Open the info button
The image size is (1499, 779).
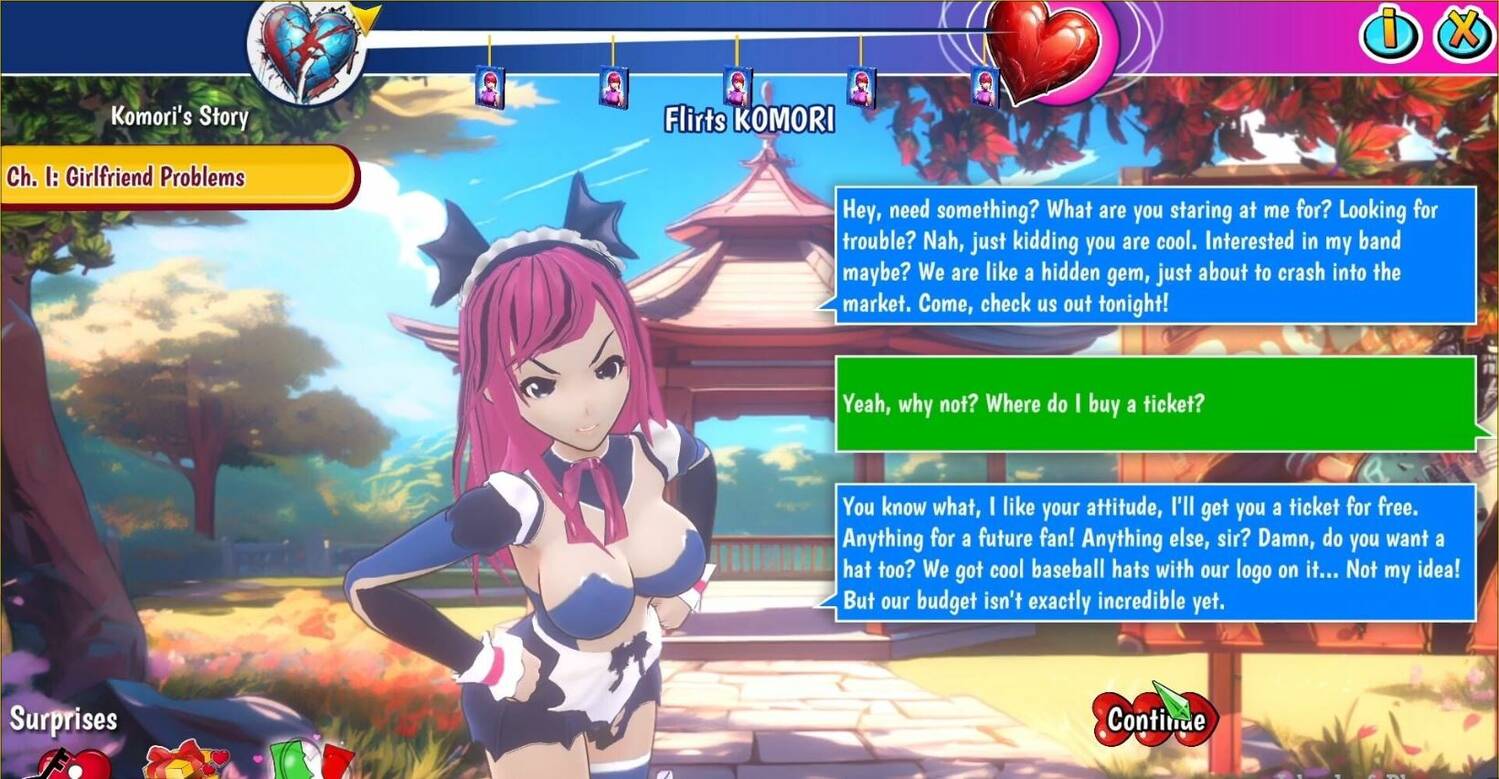[1389, 33]
